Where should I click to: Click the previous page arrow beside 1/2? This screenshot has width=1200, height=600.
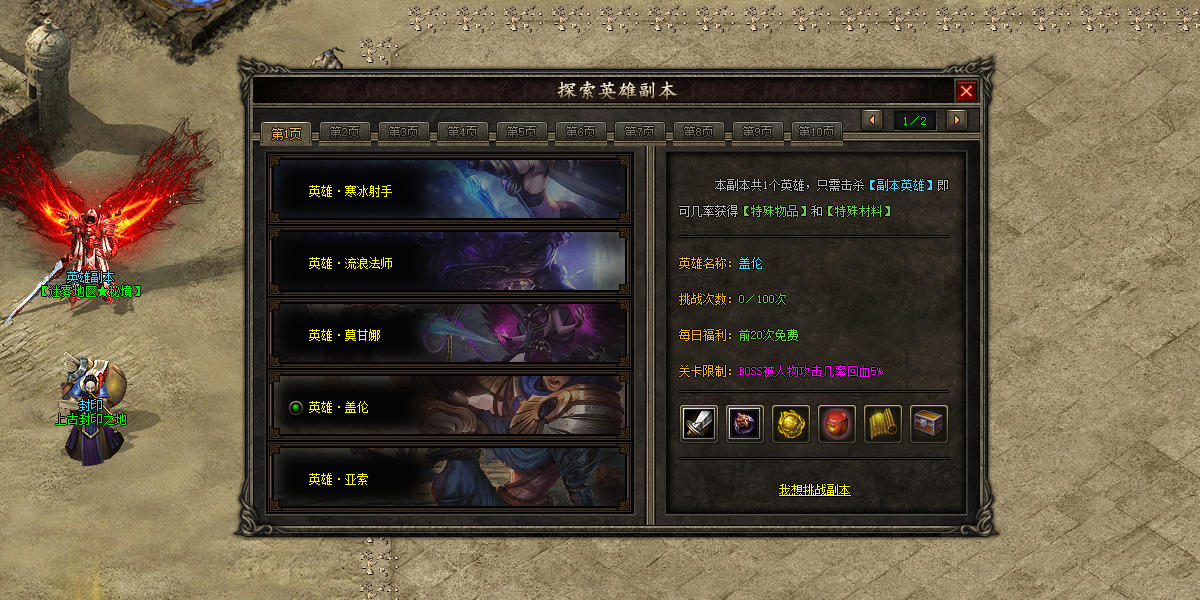tap(872, 120)
